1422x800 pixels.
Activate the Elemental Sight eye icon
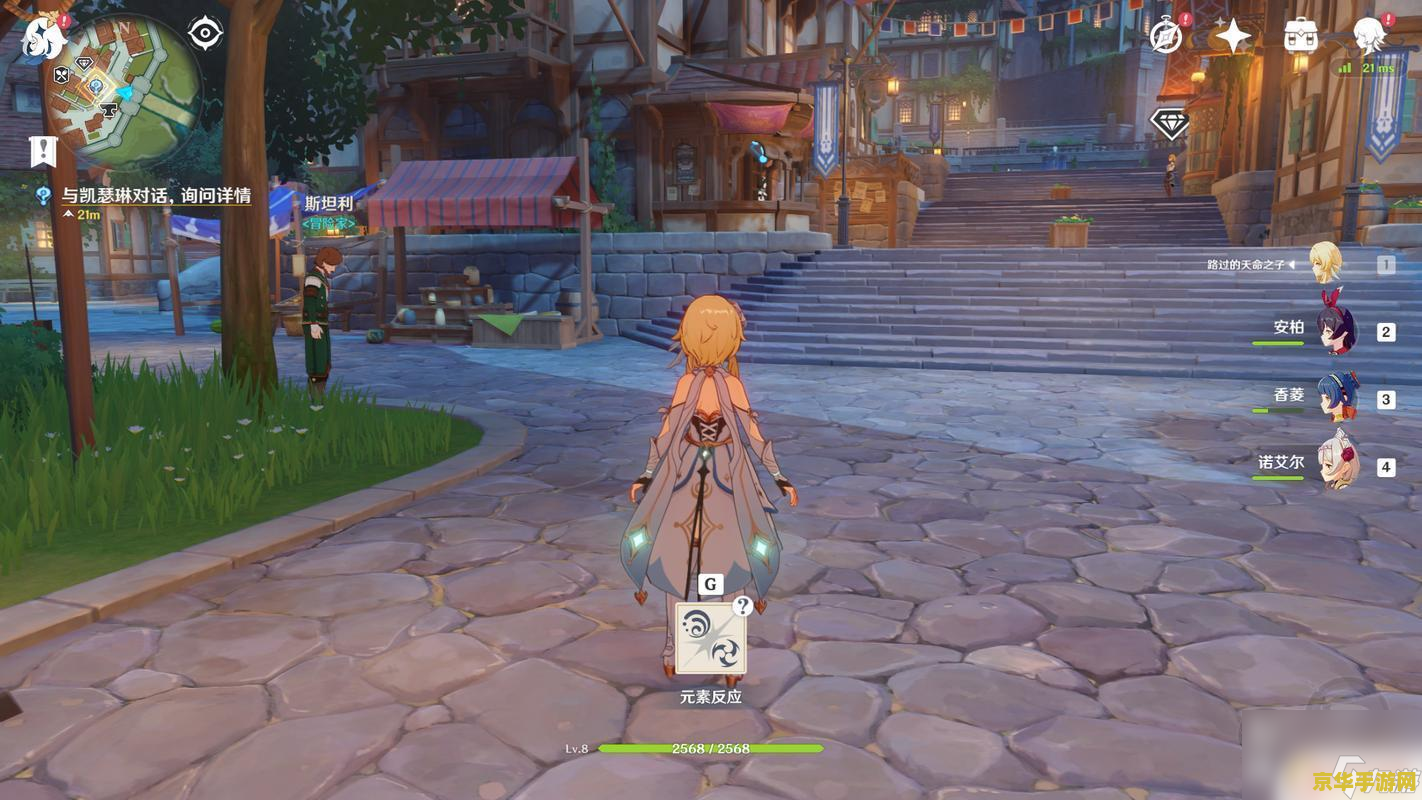[x=205, y=34]
